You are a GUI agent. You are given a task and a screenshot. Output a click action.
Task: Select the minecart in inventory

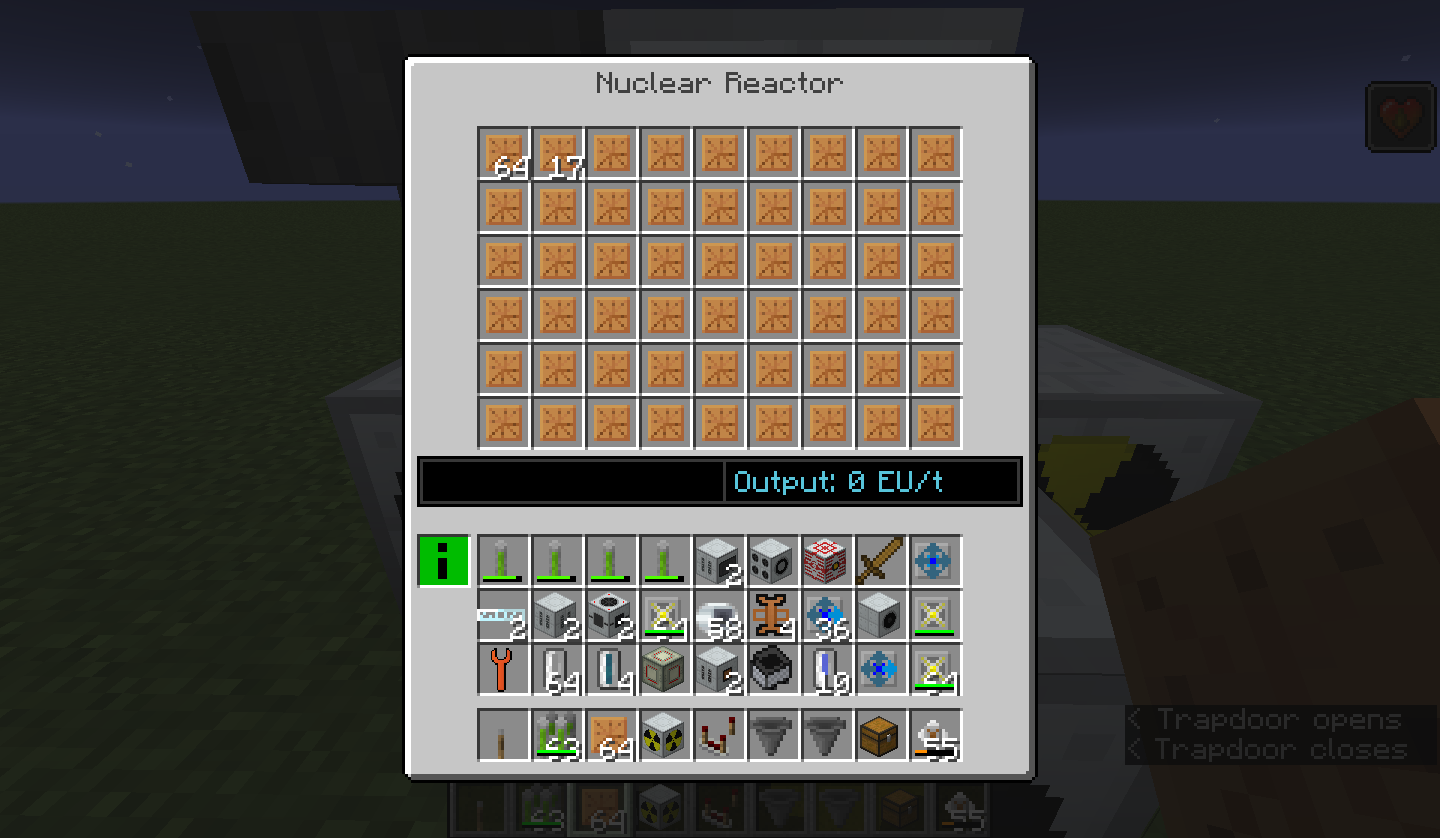(x=773, y=668)
